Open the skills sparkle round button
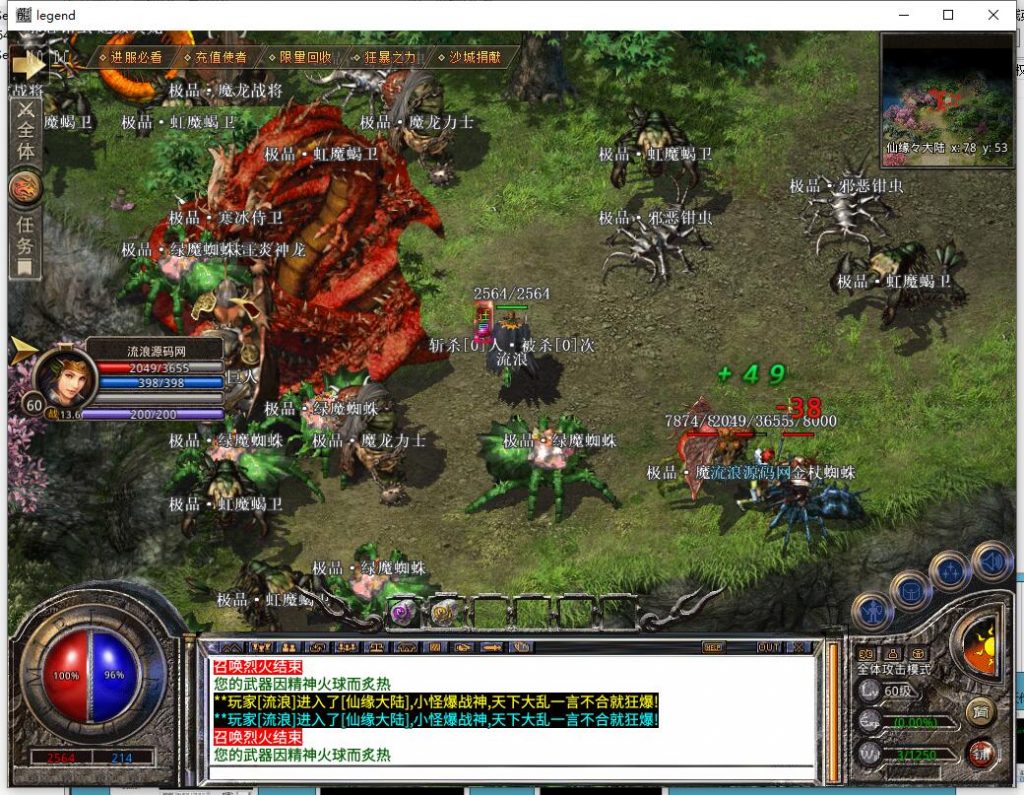1024x795 pixels. pos(949,572)
